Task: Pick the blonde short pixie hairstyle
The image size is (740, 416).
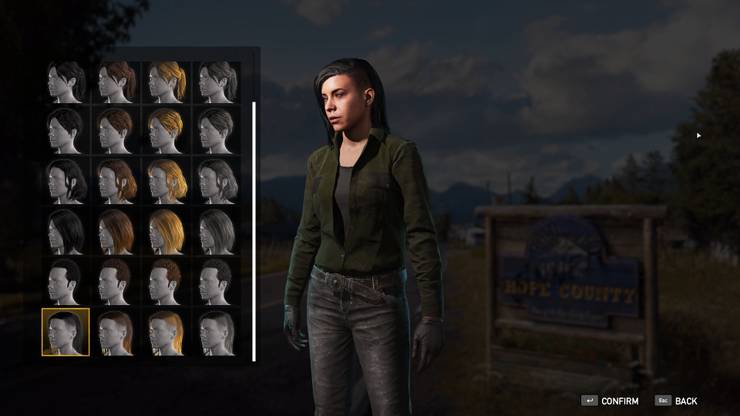Action: (166, 131)
